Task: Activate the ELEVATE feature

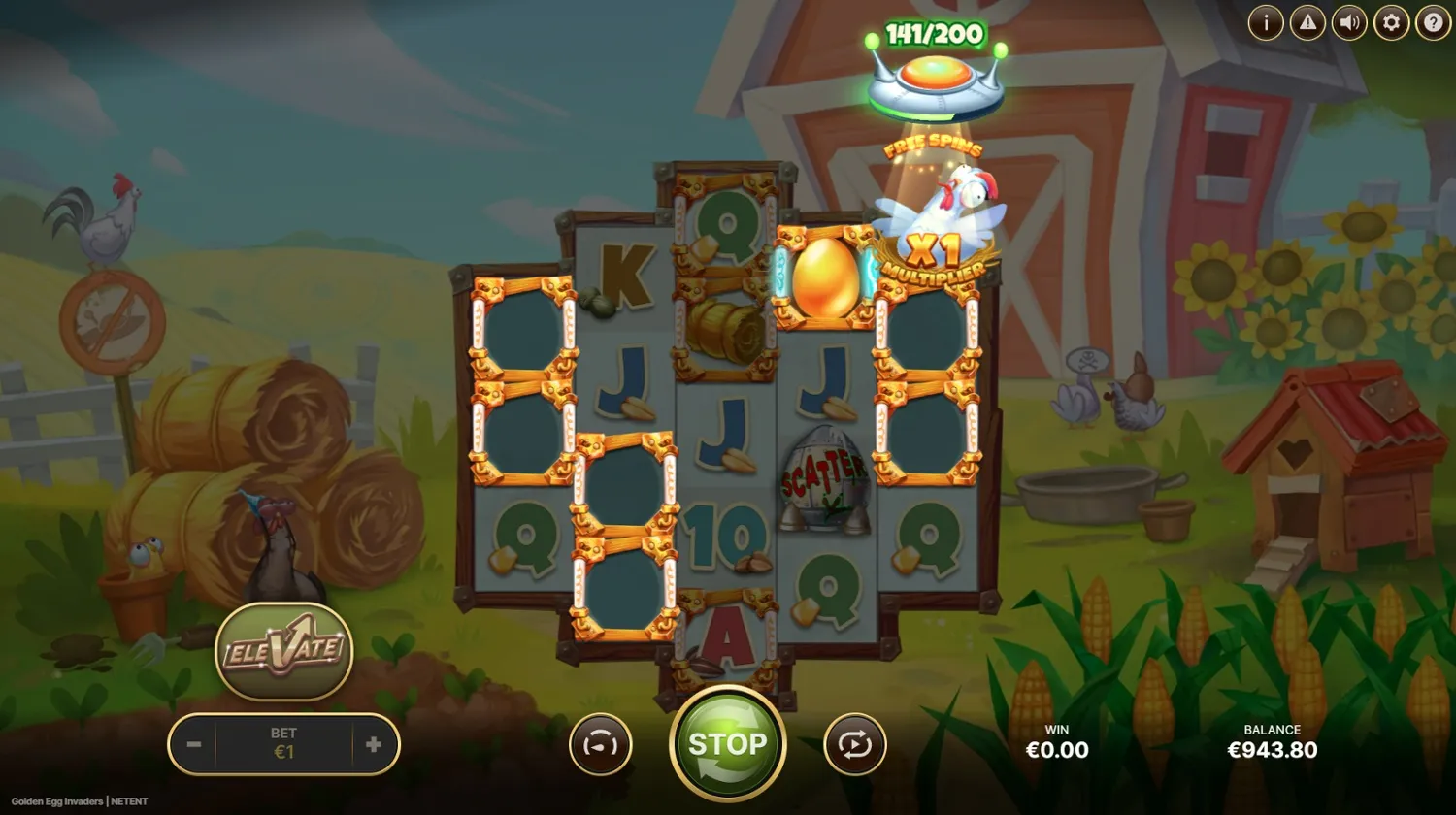Action: point(284,652)
